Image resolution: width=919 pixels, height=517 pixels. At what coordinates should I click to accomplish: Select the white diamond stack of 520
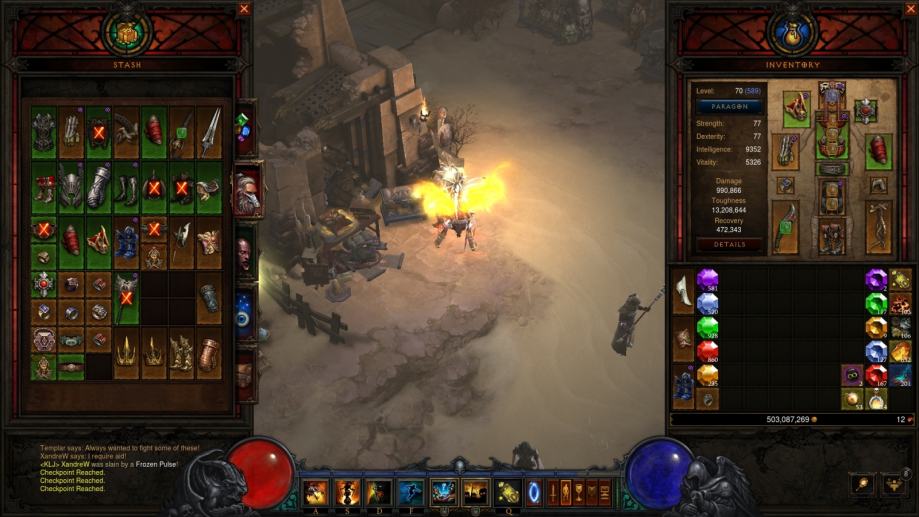pos(707,303)
